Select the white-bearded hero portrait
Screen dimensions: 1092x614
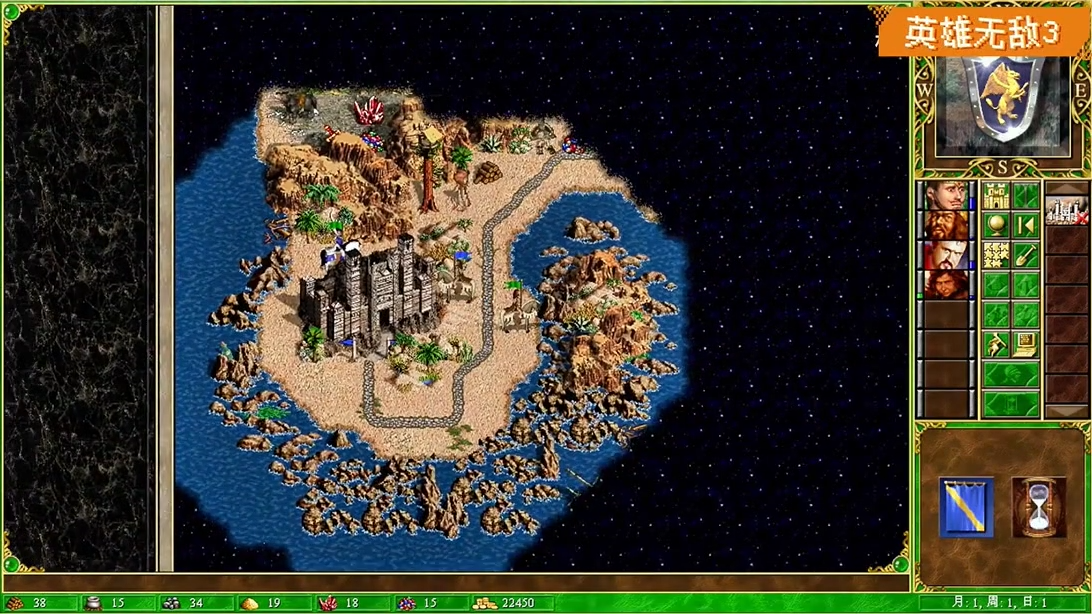coord(945,254)
